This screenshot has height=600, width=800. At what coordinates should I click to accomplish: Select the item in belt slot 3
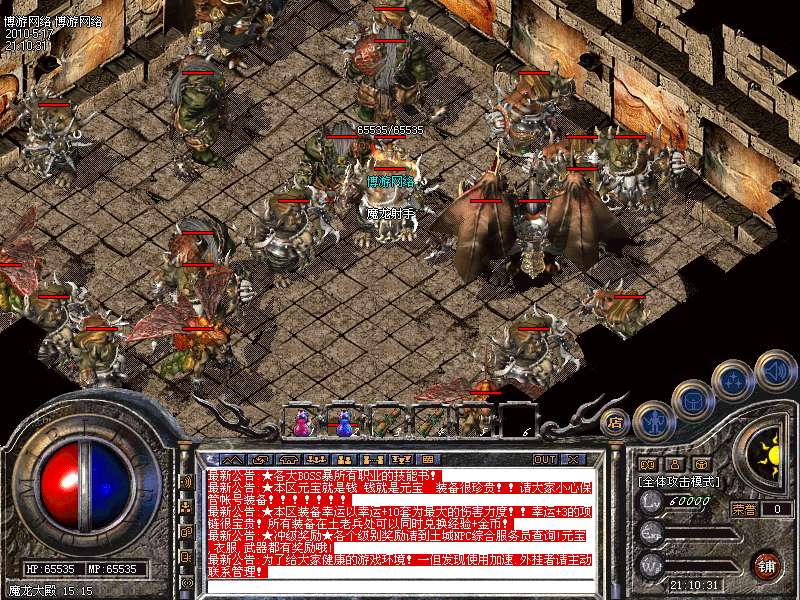[x=387, y=422]
